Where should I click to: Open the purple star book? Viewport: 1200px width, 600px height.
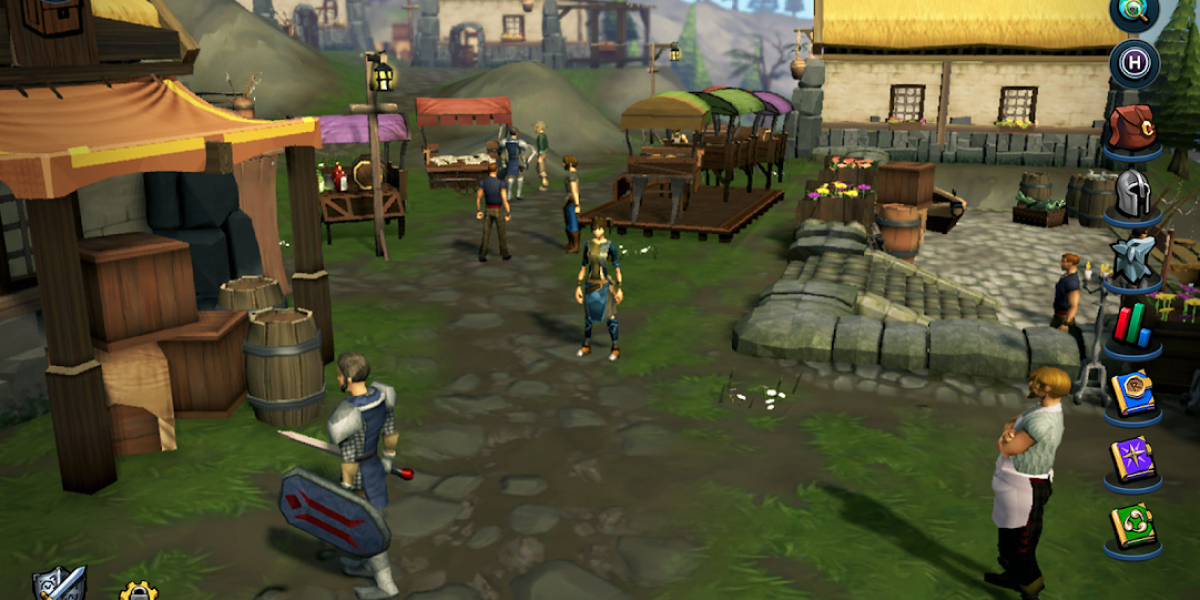tap(1133, 459)
